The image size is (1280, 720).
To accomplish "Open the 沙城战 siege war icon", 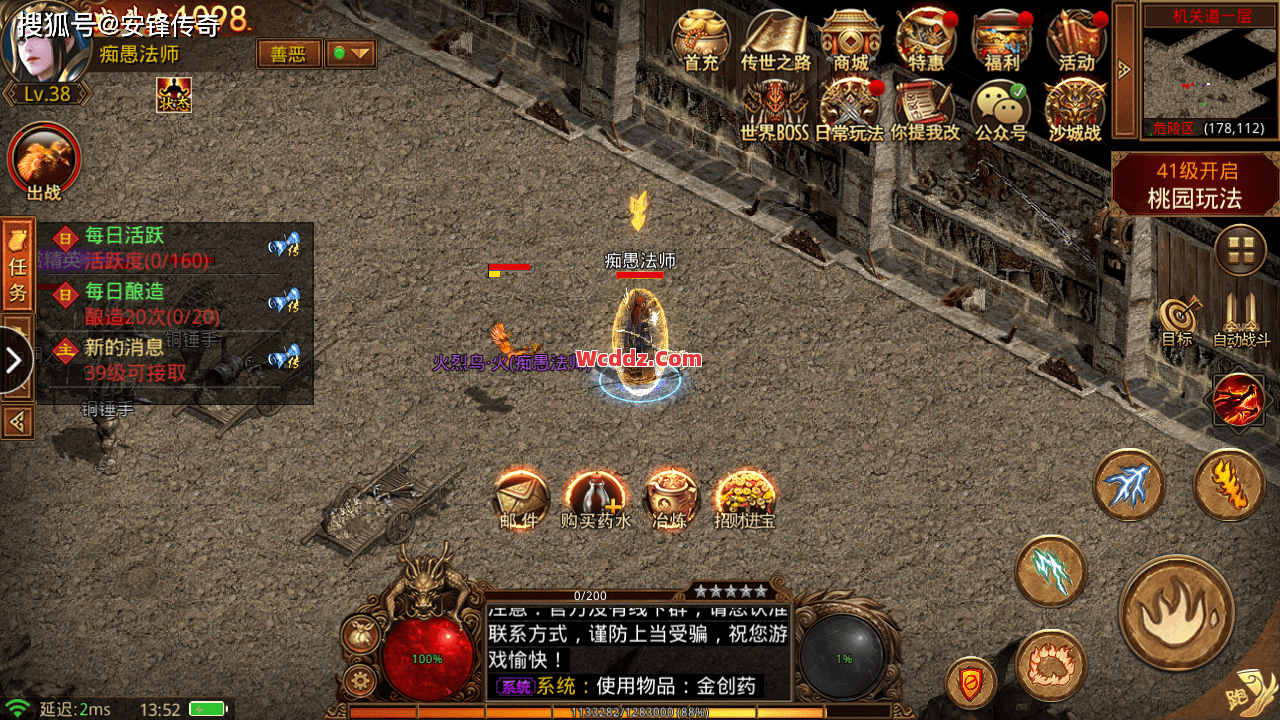I will tap(1074, 109).
